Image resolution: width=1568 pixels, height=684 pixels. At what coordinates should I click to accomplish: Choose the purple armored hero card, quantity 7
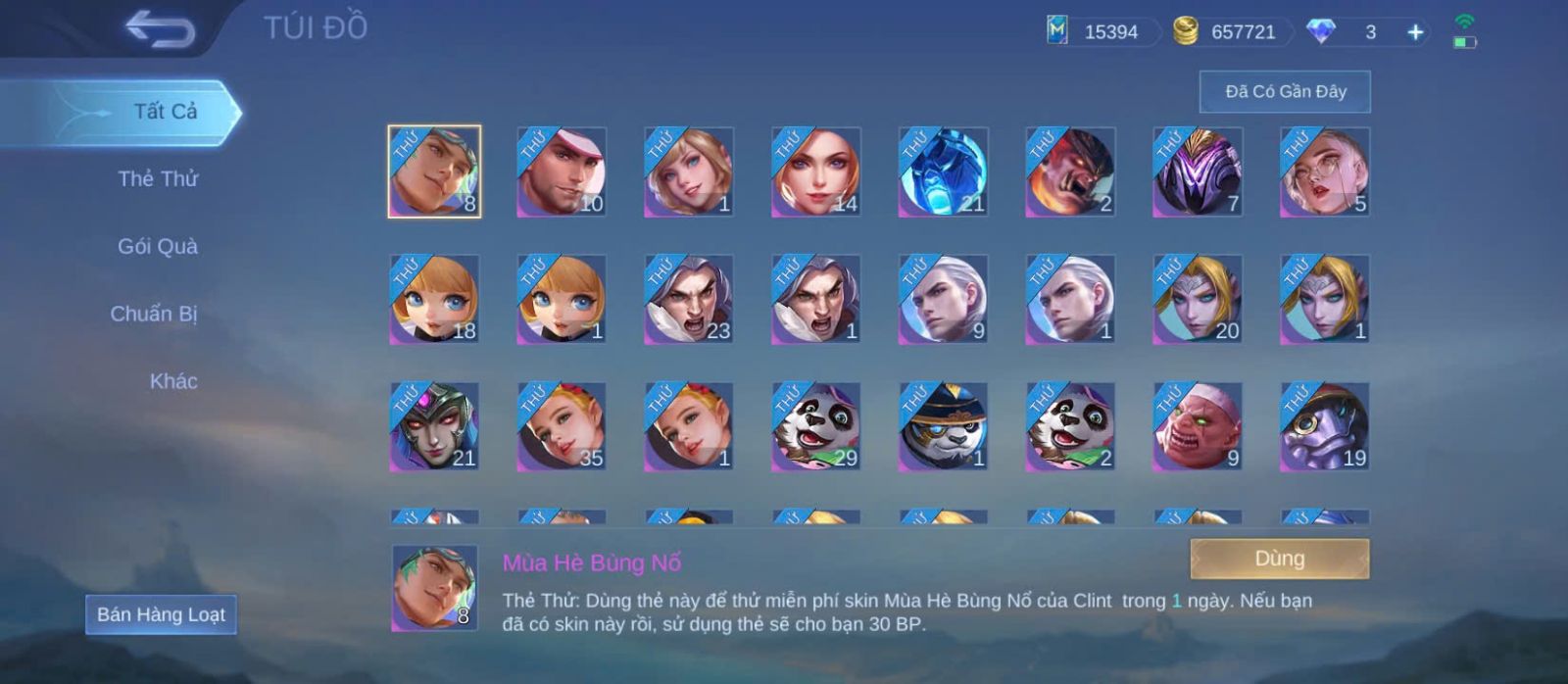coord(1198,171)
